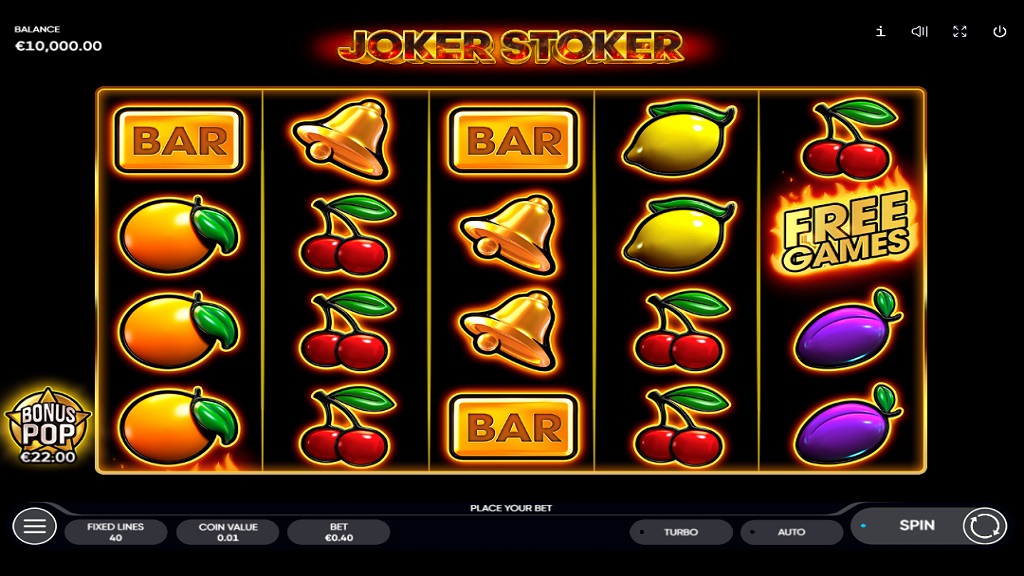Open the hamburger menu
This screenshot has height=576, width=1024.
point(34,526)
